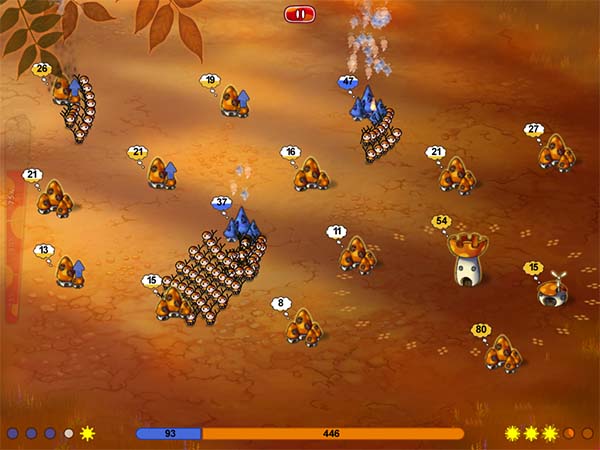Pause the game with the red button

click(299, 14)
